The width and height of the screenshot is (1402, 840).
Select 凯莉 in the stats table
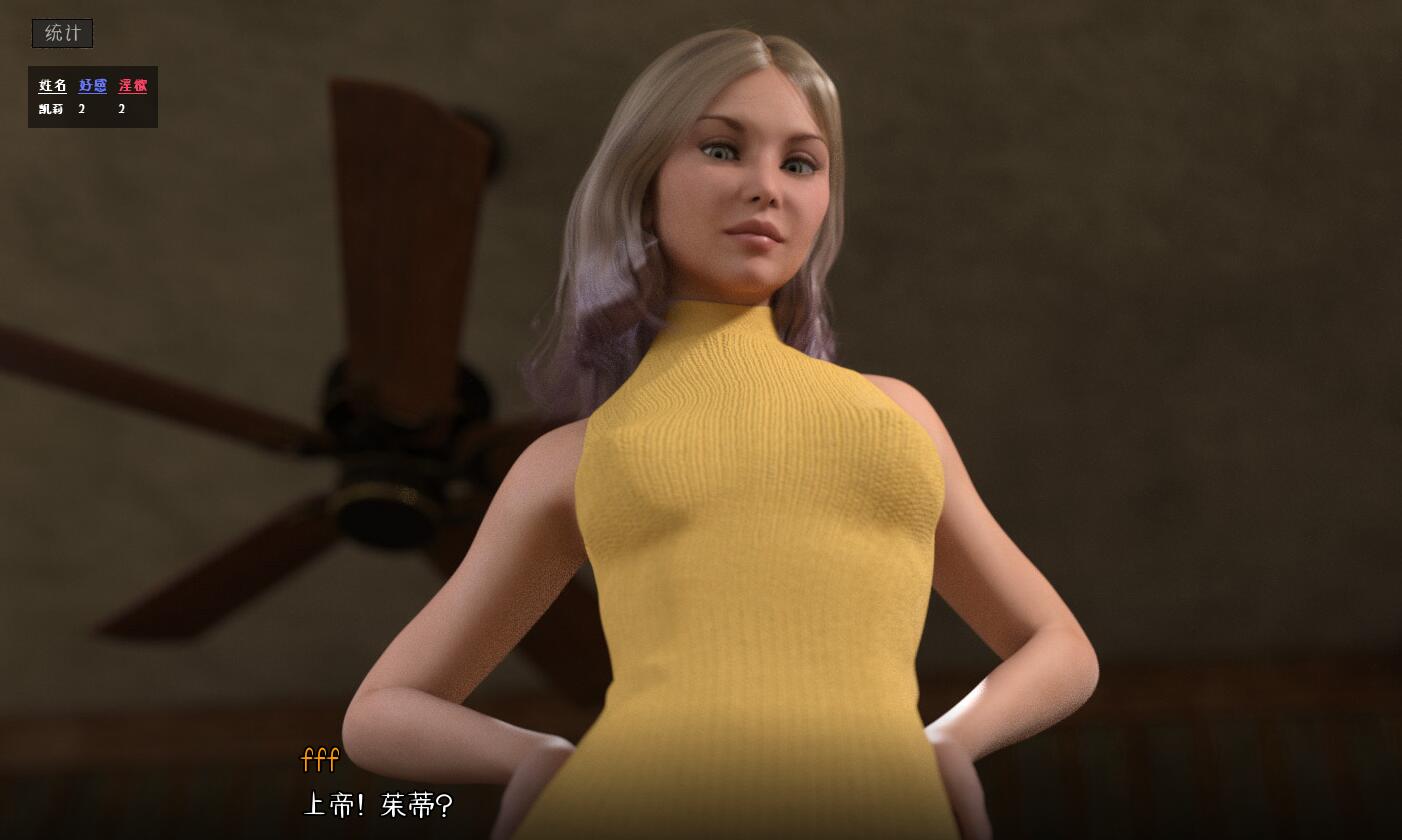[51, 108]
